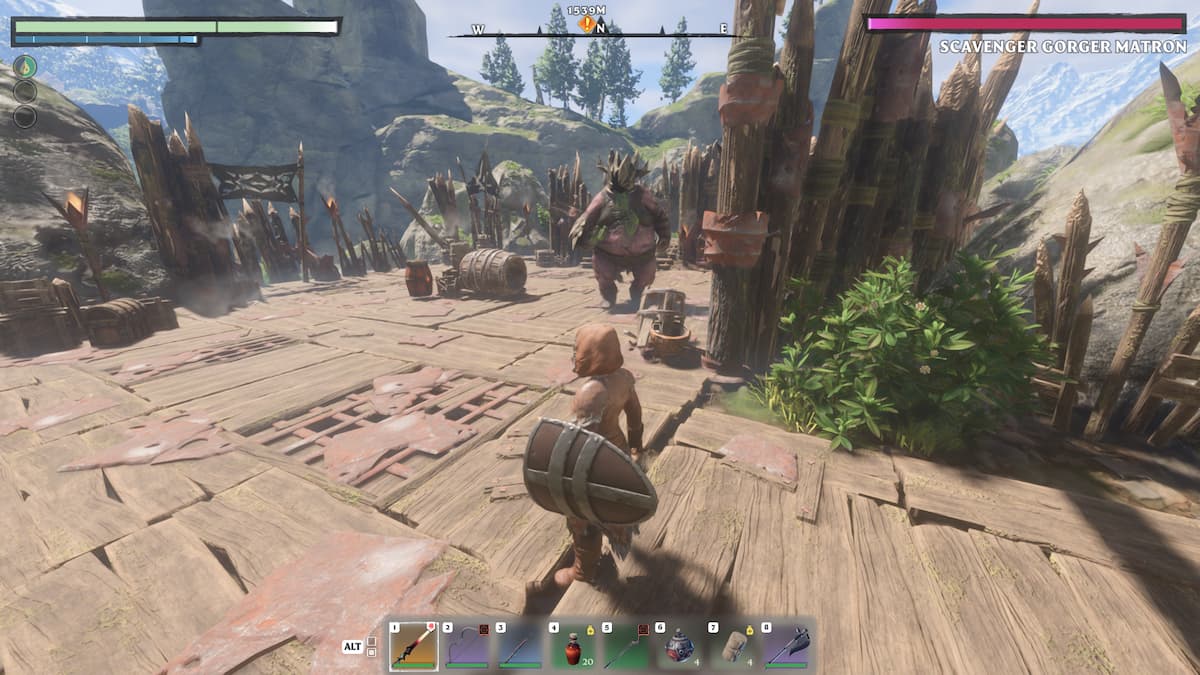Select the sword in hotbar slot 1

(x=413, y=646)
